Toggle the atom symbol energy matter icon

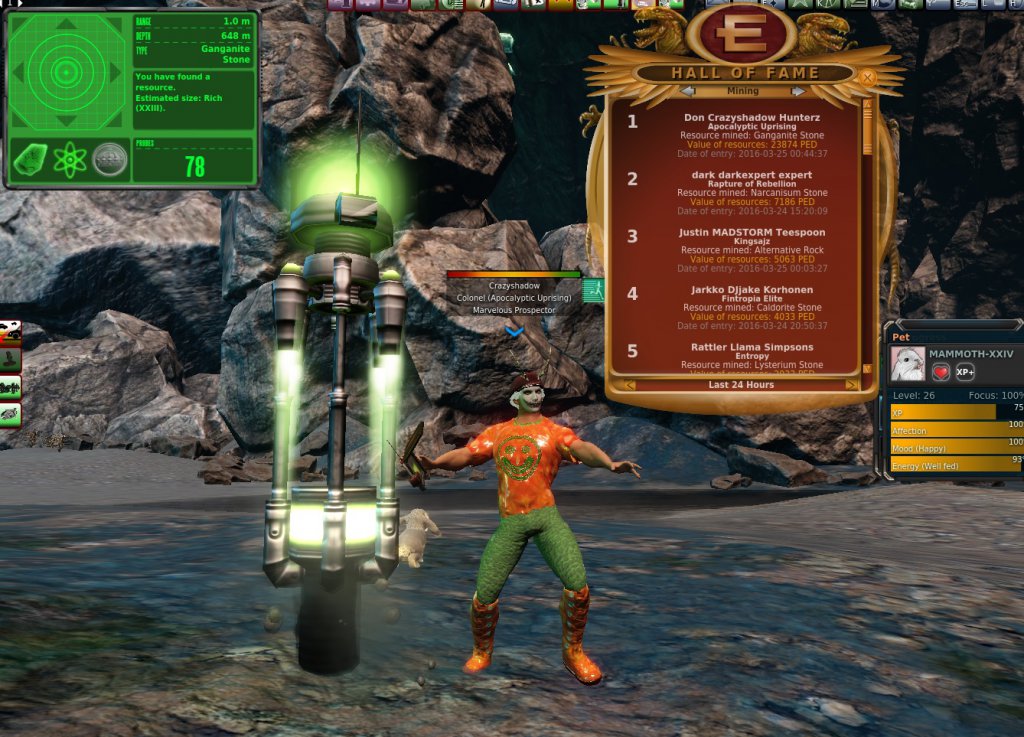[x=69, y=160]
